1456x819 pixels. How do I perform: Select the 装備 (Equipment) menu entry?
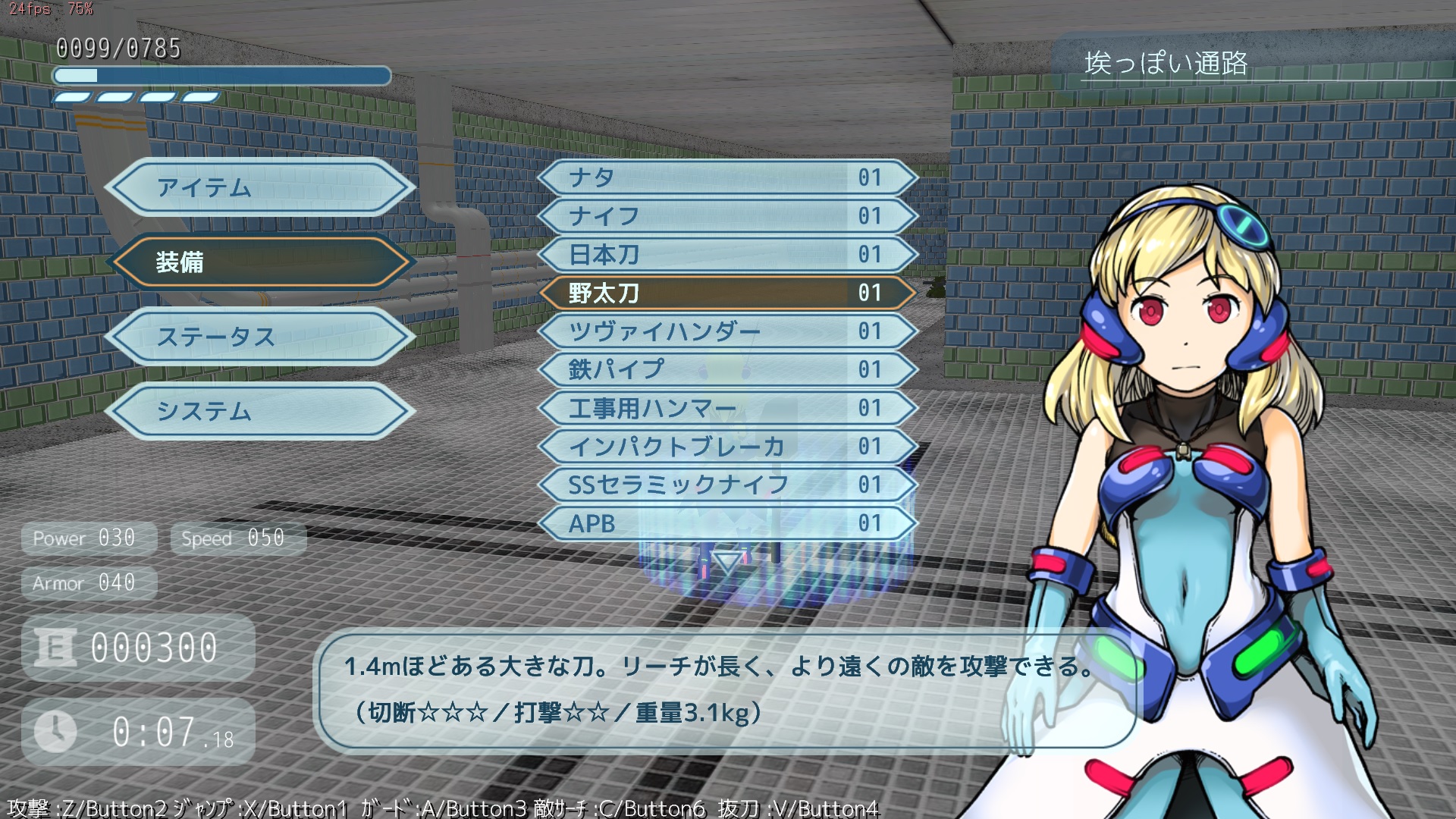click(260, 262)
